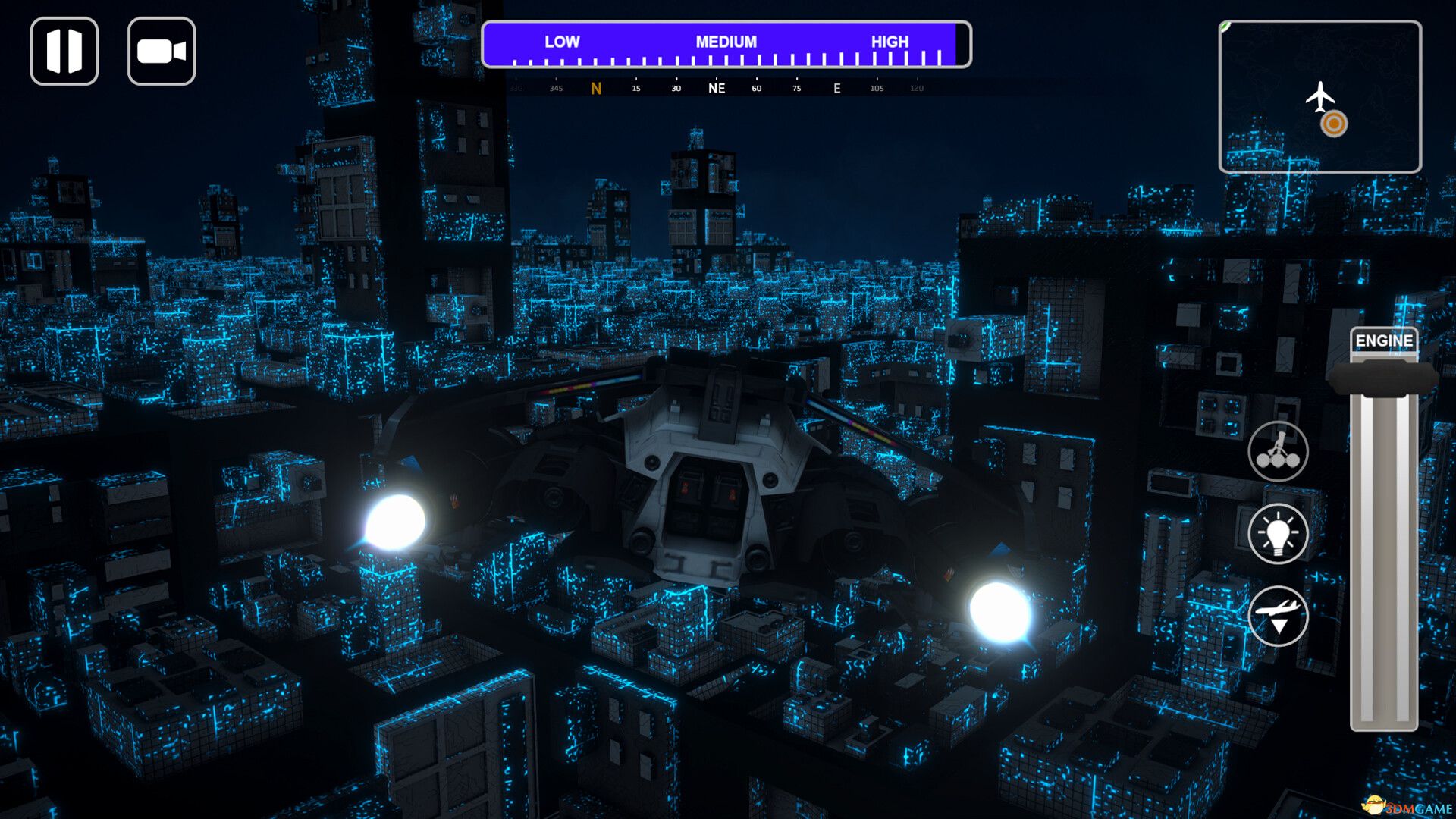Activate the airplane landing icon button
Screen dimensions: 1456x819
tap(1278, 616)
